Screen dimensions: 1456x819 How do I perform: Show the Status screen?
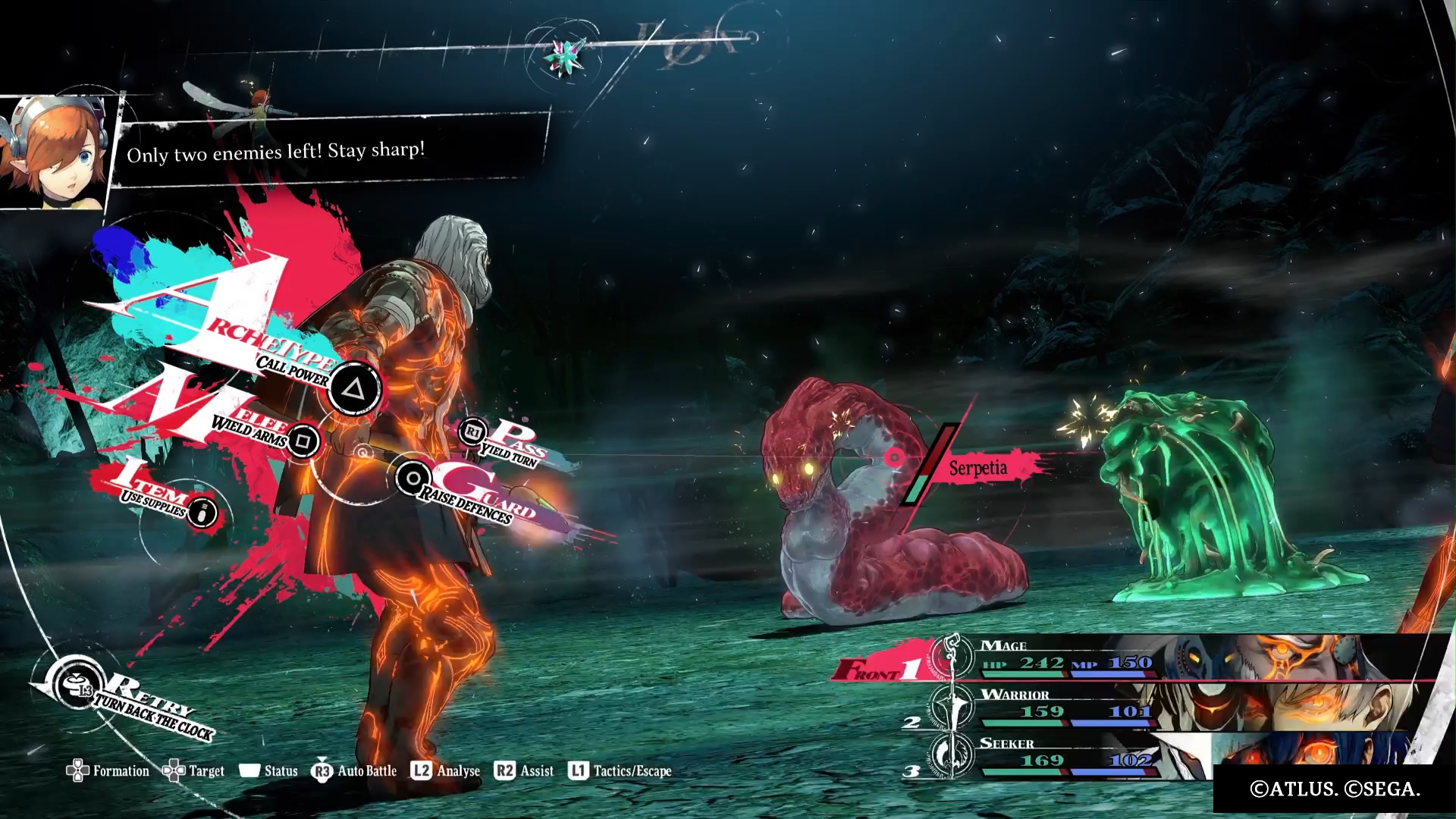point(268,771)
